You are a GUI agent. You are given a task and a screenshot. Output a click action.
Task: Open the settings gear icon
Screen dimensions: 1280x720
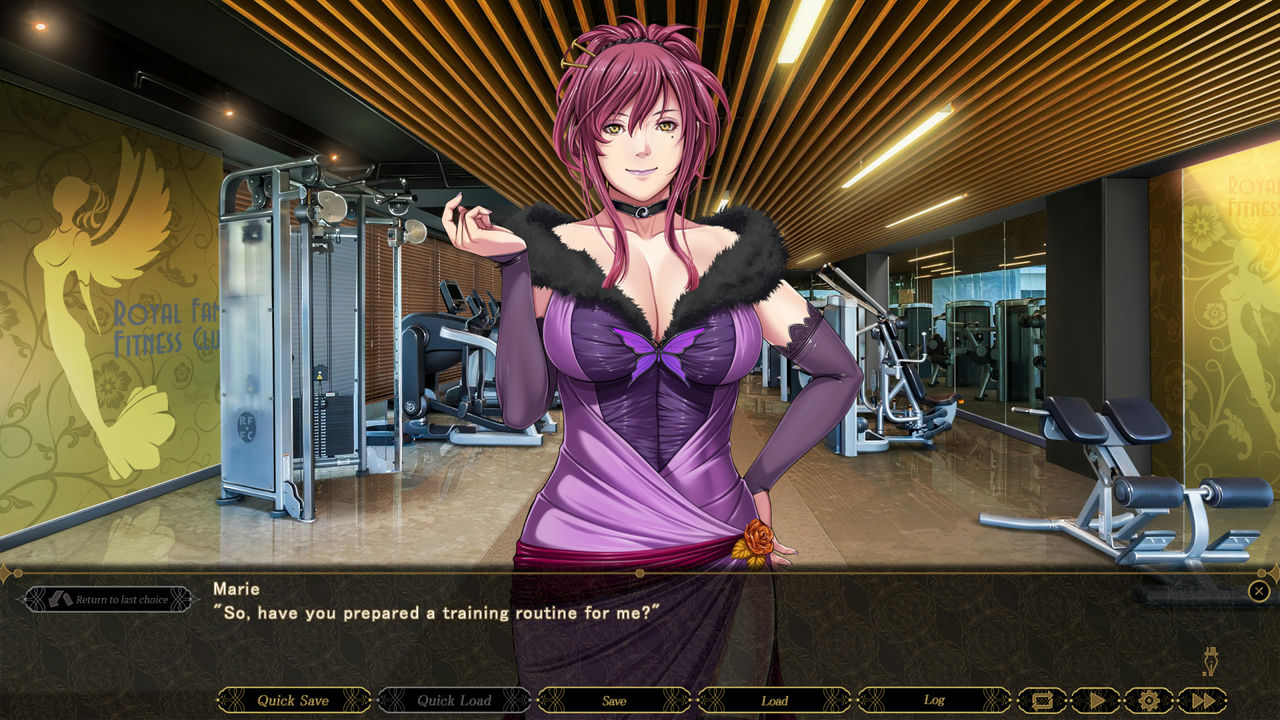(1148, 701)
